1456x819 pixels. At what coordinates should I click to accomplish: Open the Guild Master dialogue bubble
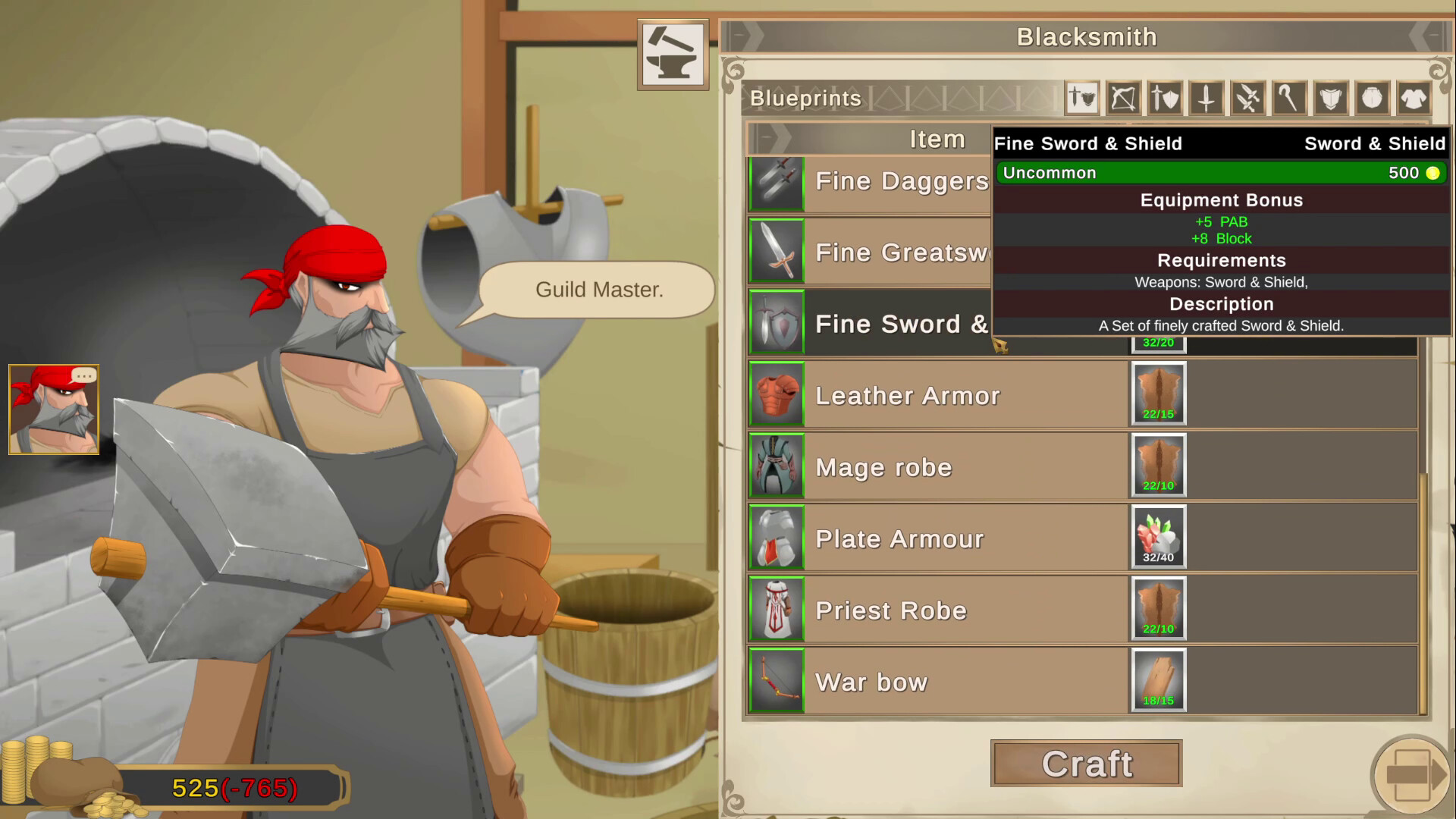(599, 290)
